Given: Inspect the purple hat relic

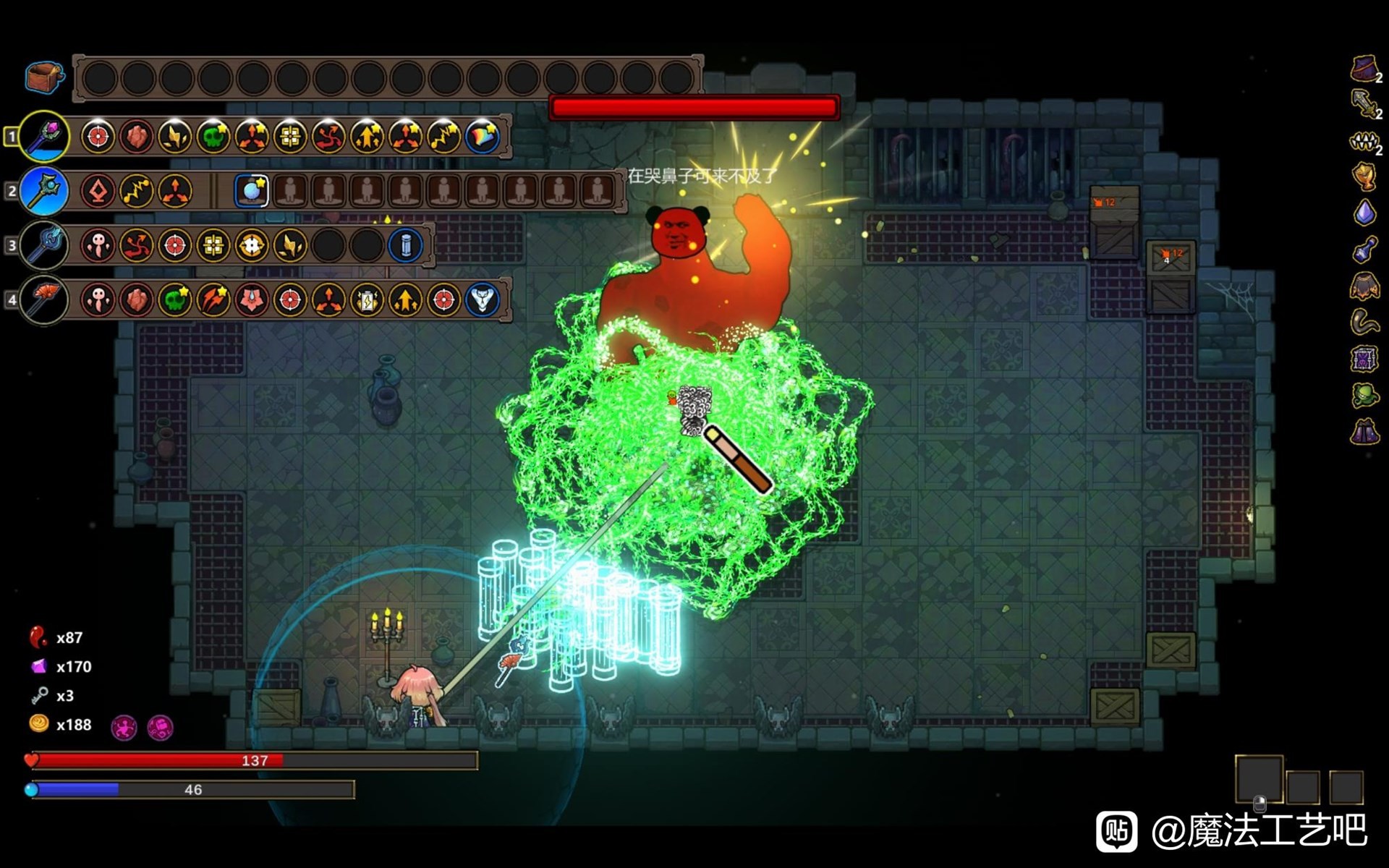Looking at the screenshot, I should click(x=1364, y=69).
